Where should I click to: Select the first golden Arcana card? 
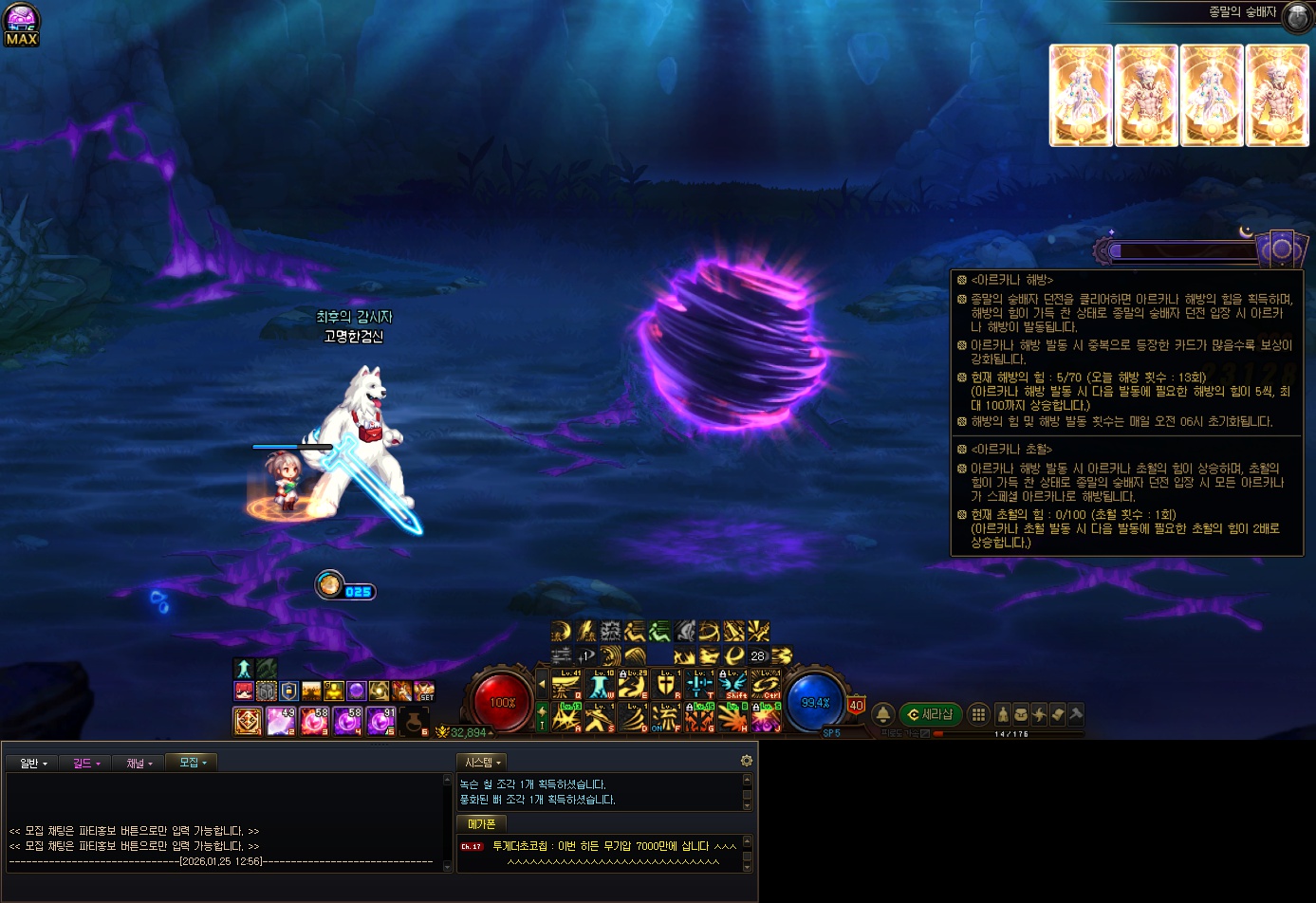tap(1081, 96)
